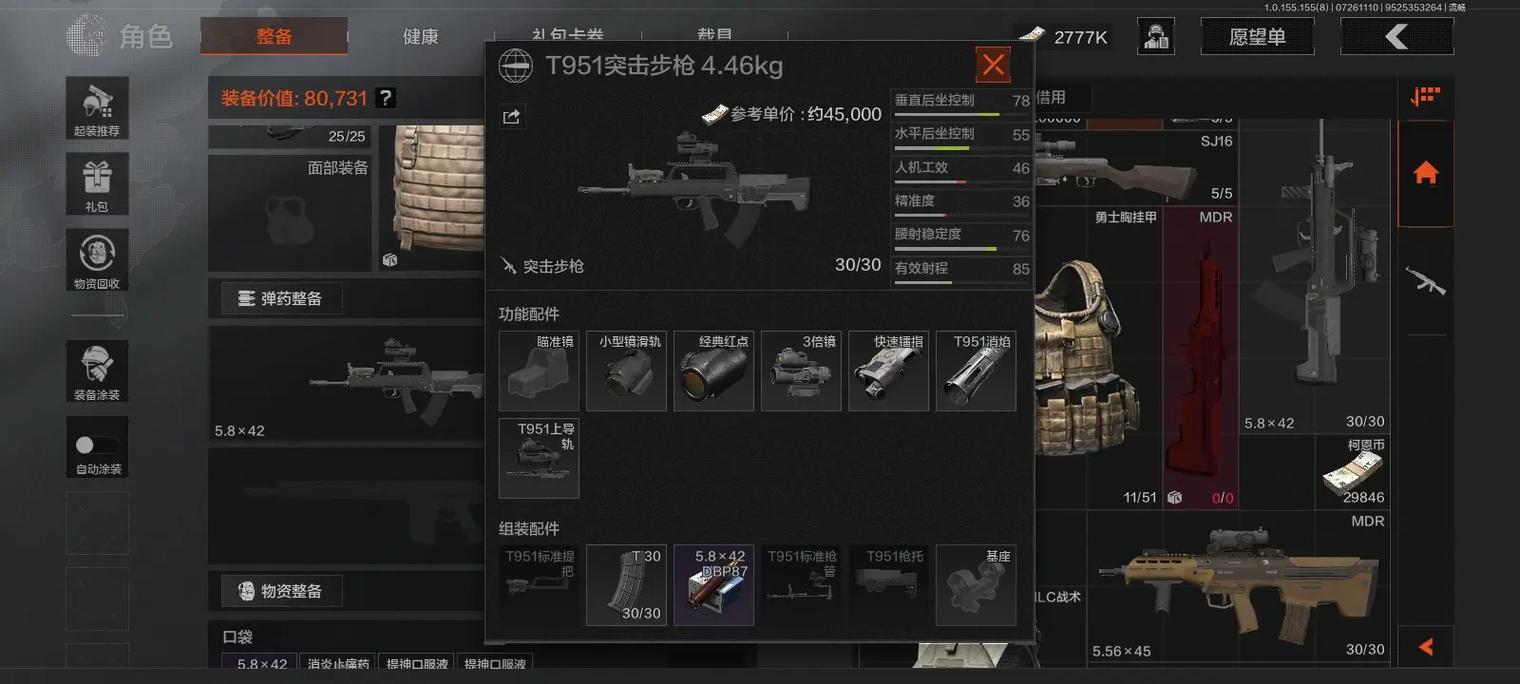The image size is (1520, 684).
Task: Close the T951 rifle detail popup
Action: tap(993, 65)
